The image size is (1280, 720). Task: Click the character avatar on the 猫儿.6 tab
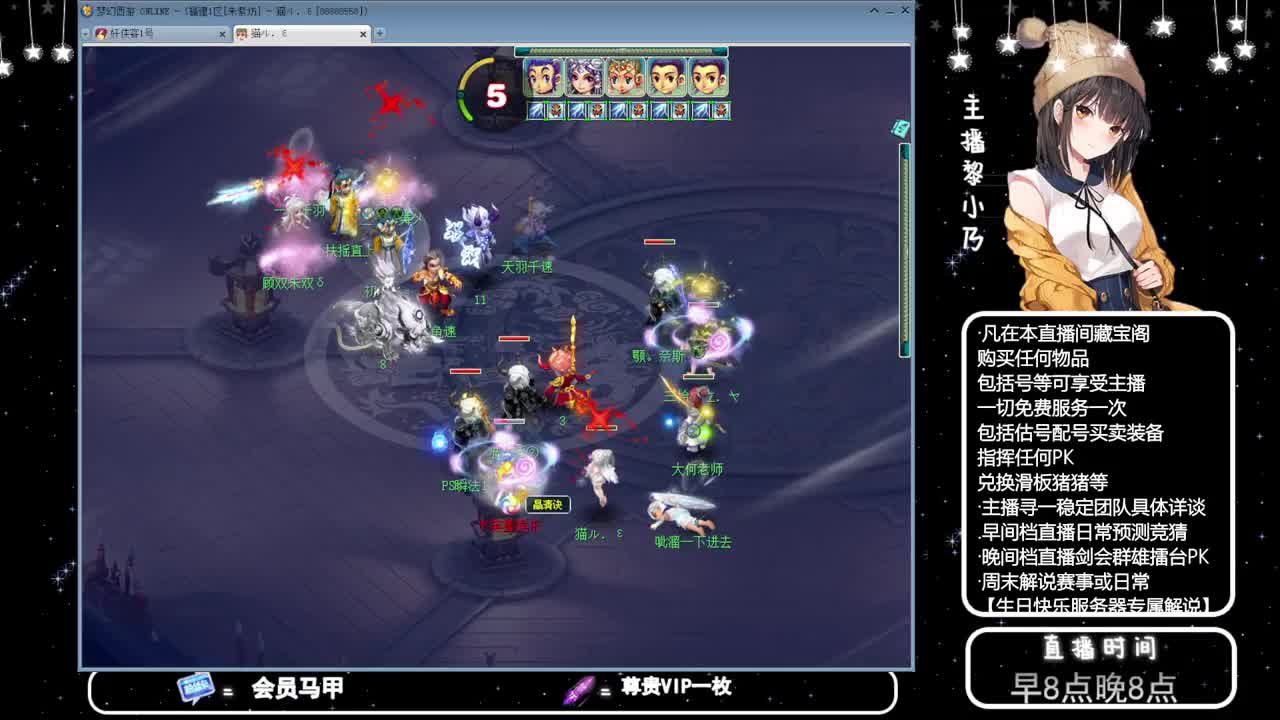(240, 32)
